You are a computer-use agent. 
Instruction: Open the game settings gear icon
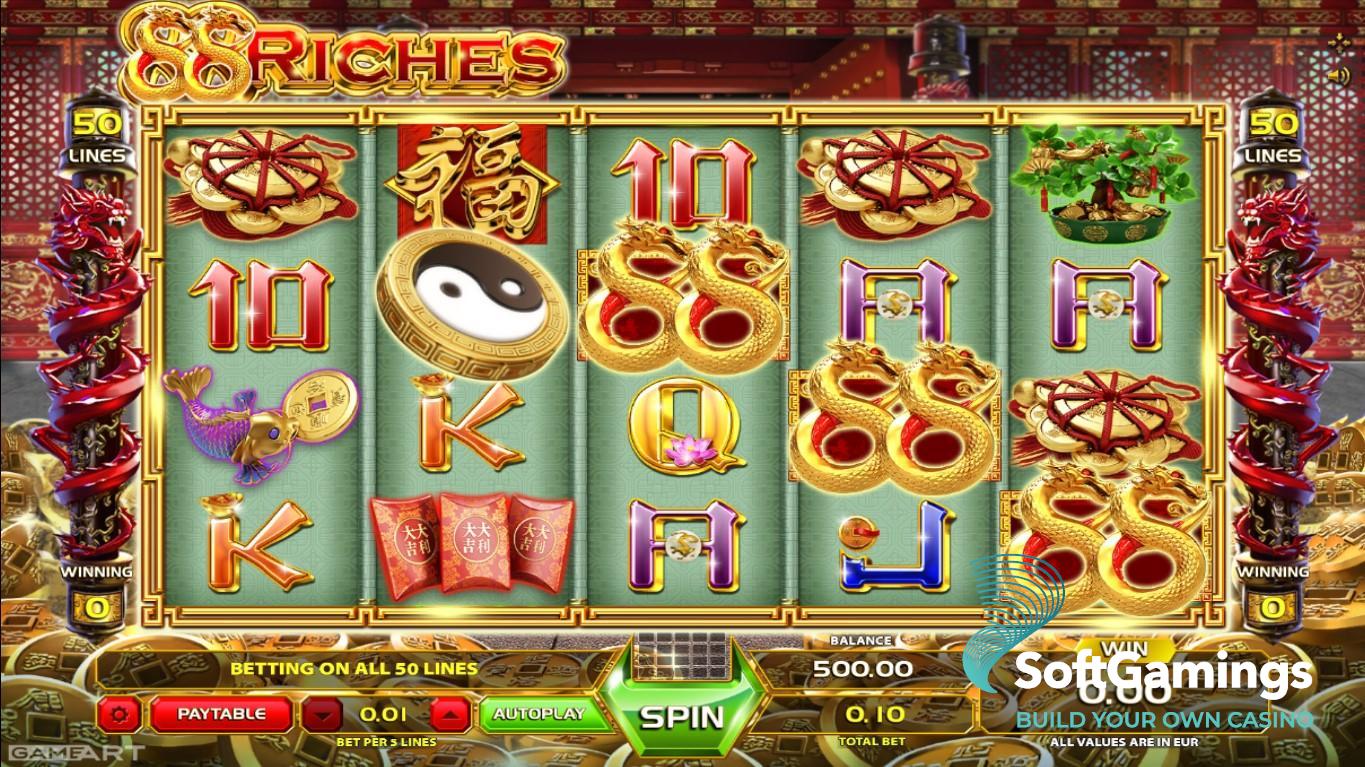[122, 712]
